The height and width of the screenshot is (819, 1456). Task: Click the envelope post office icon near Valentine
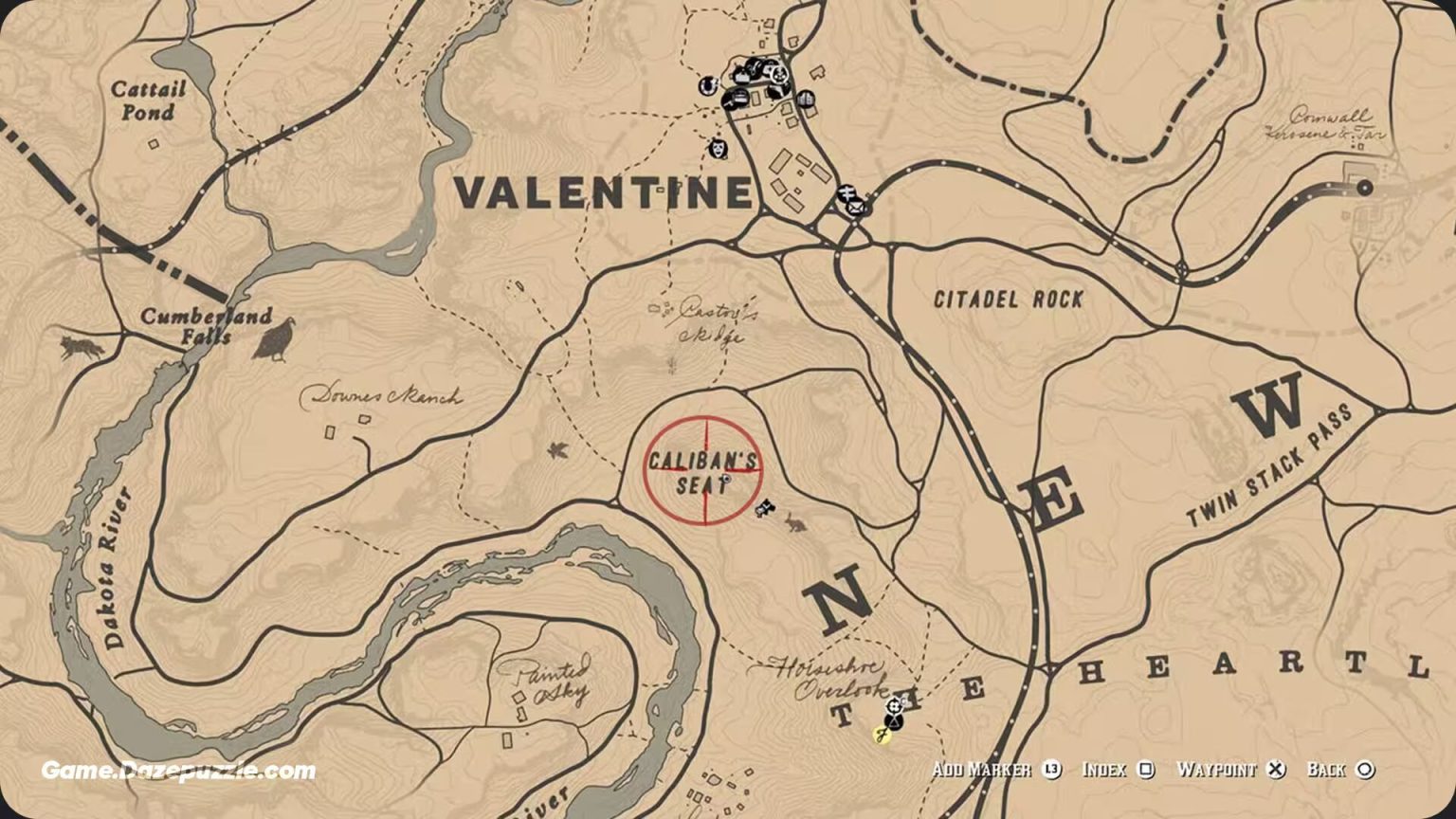coord(857,208)
